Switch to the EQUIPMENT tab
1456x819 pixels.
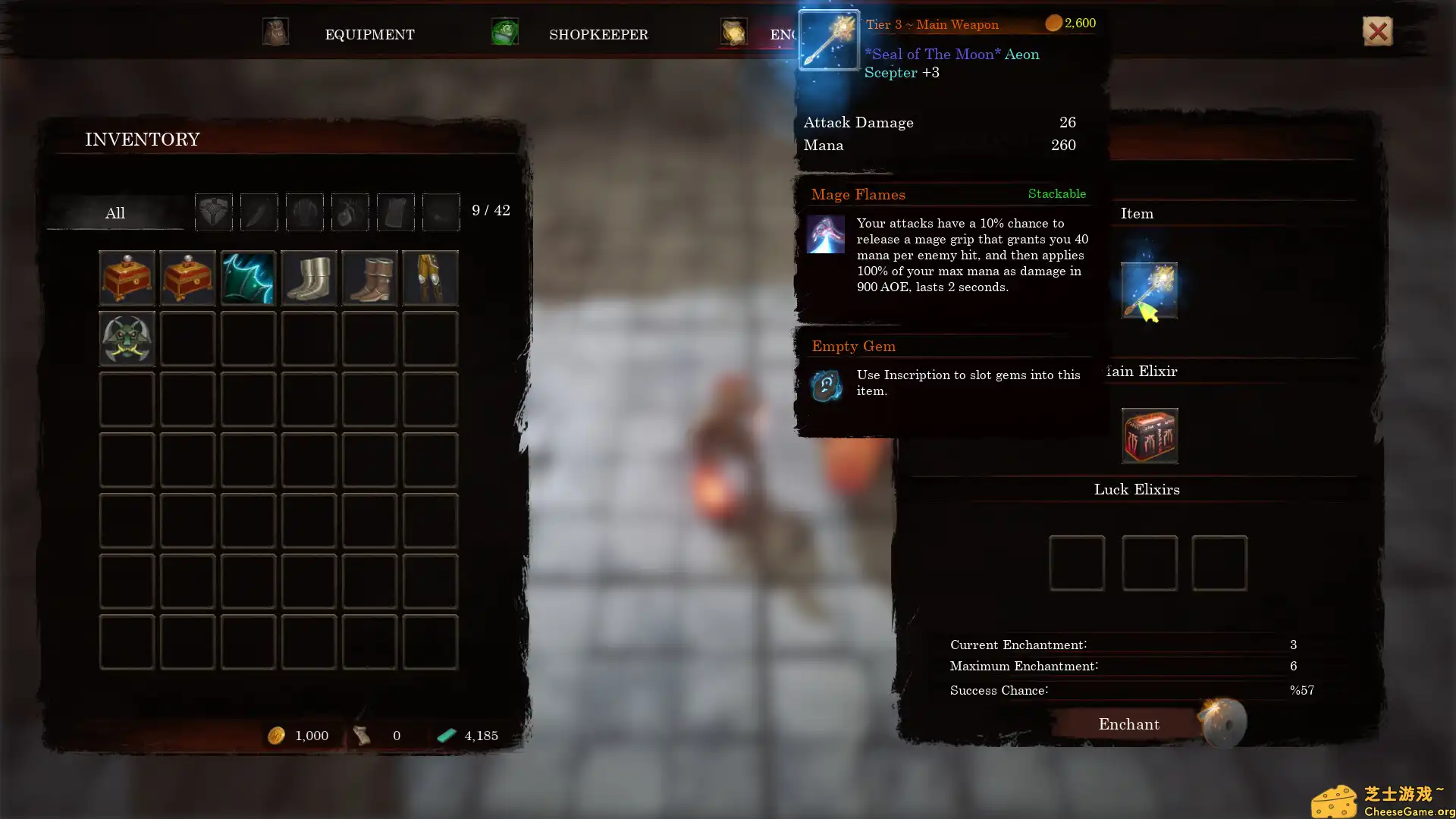tap(370, 34)
